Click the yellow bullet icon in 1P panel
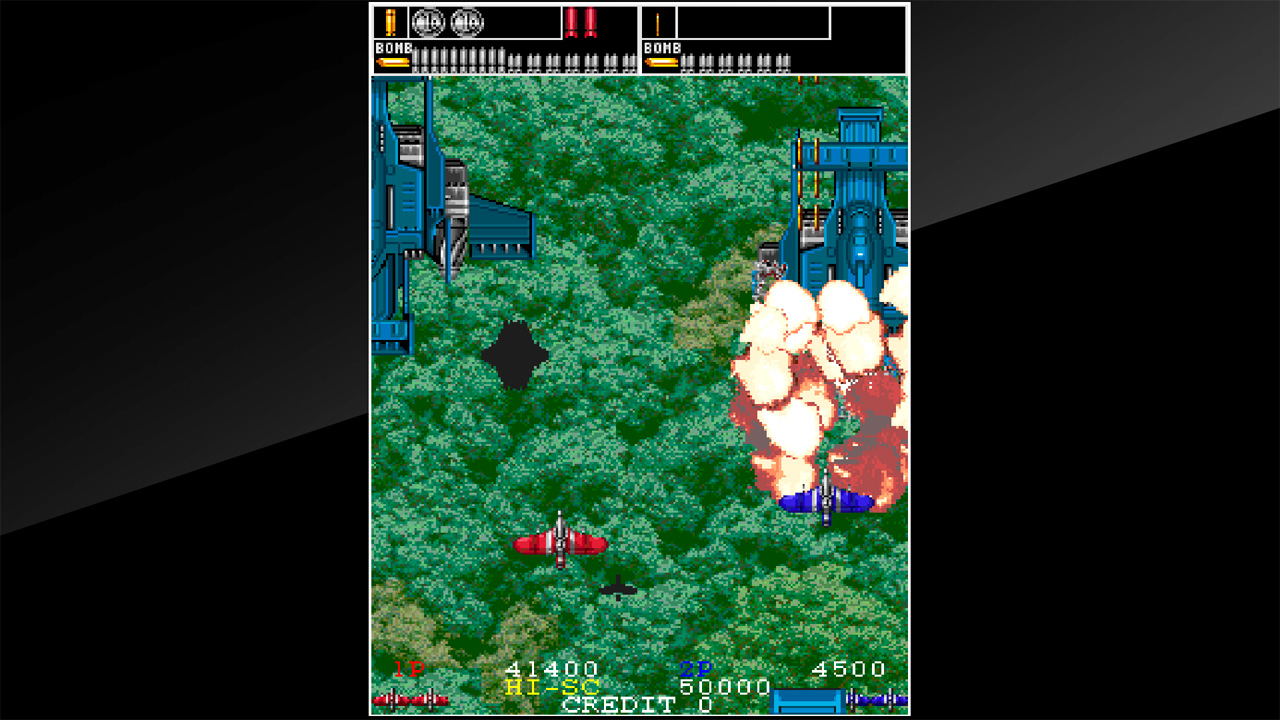Image resolution: width=1280 pixels, height=720 pixels. 390,22
